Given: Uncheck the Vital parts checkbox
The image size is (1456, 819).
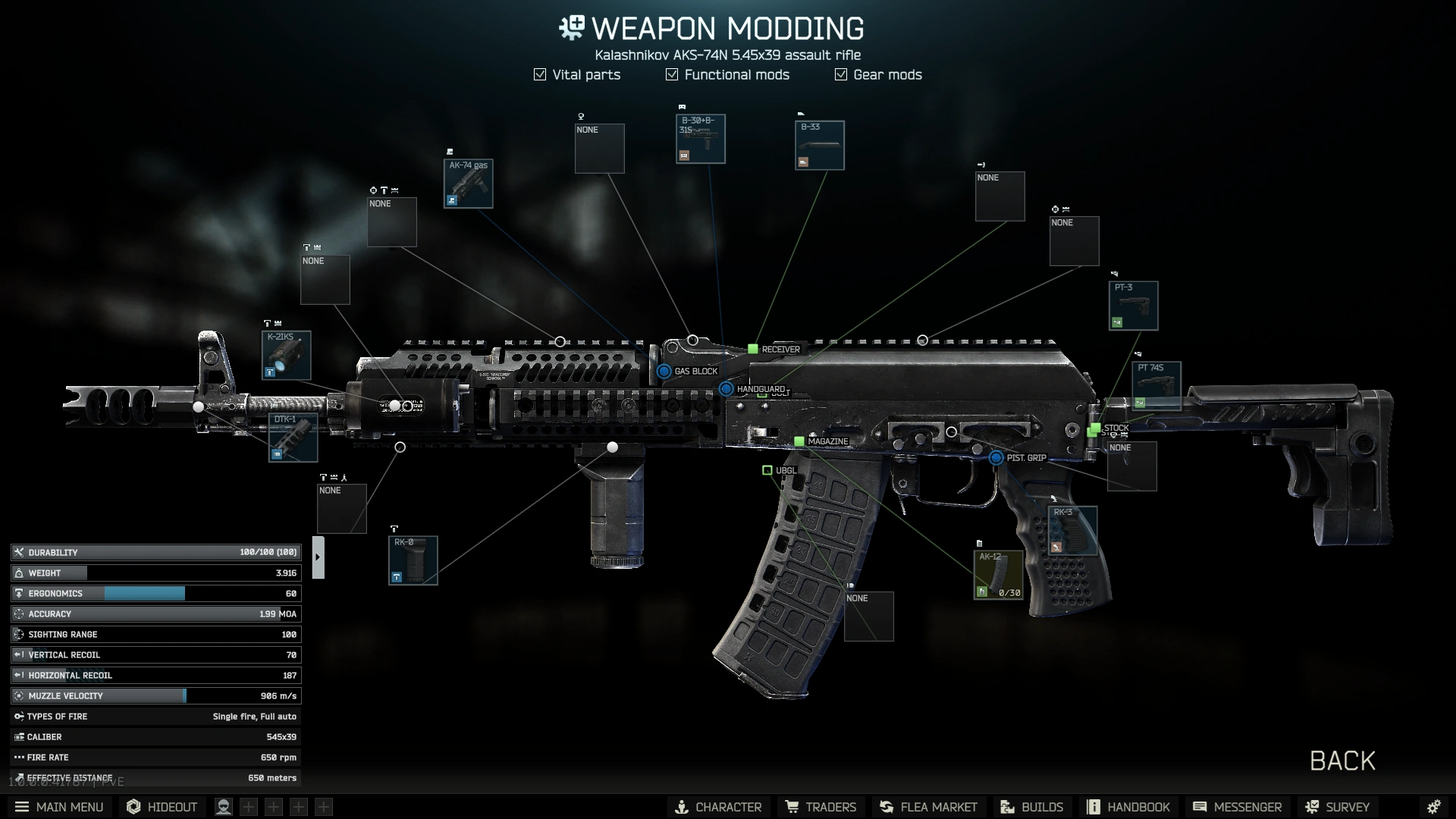Looking at the screenshot, I should [539, 74].
